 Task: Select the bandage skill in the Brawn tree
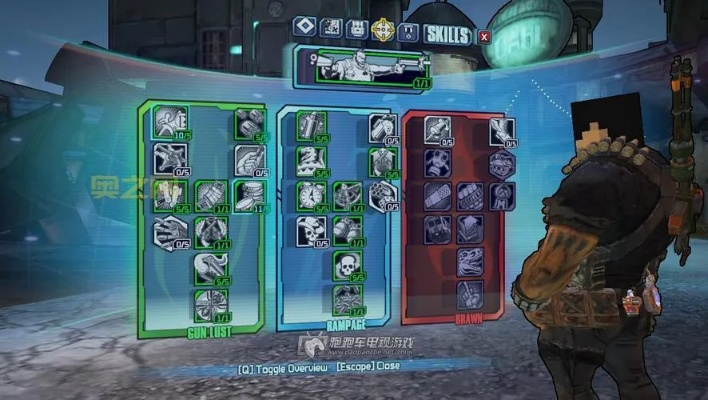(437, 194)
